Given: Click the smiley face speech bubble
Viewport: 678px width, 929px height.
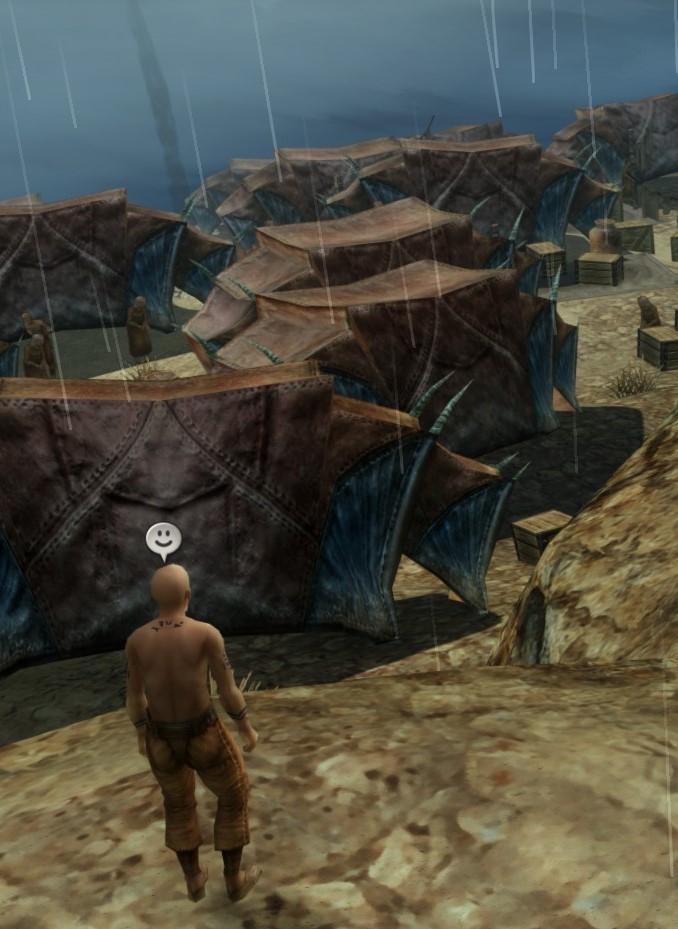Looking at the screenshot, I should tap(163, 539).
